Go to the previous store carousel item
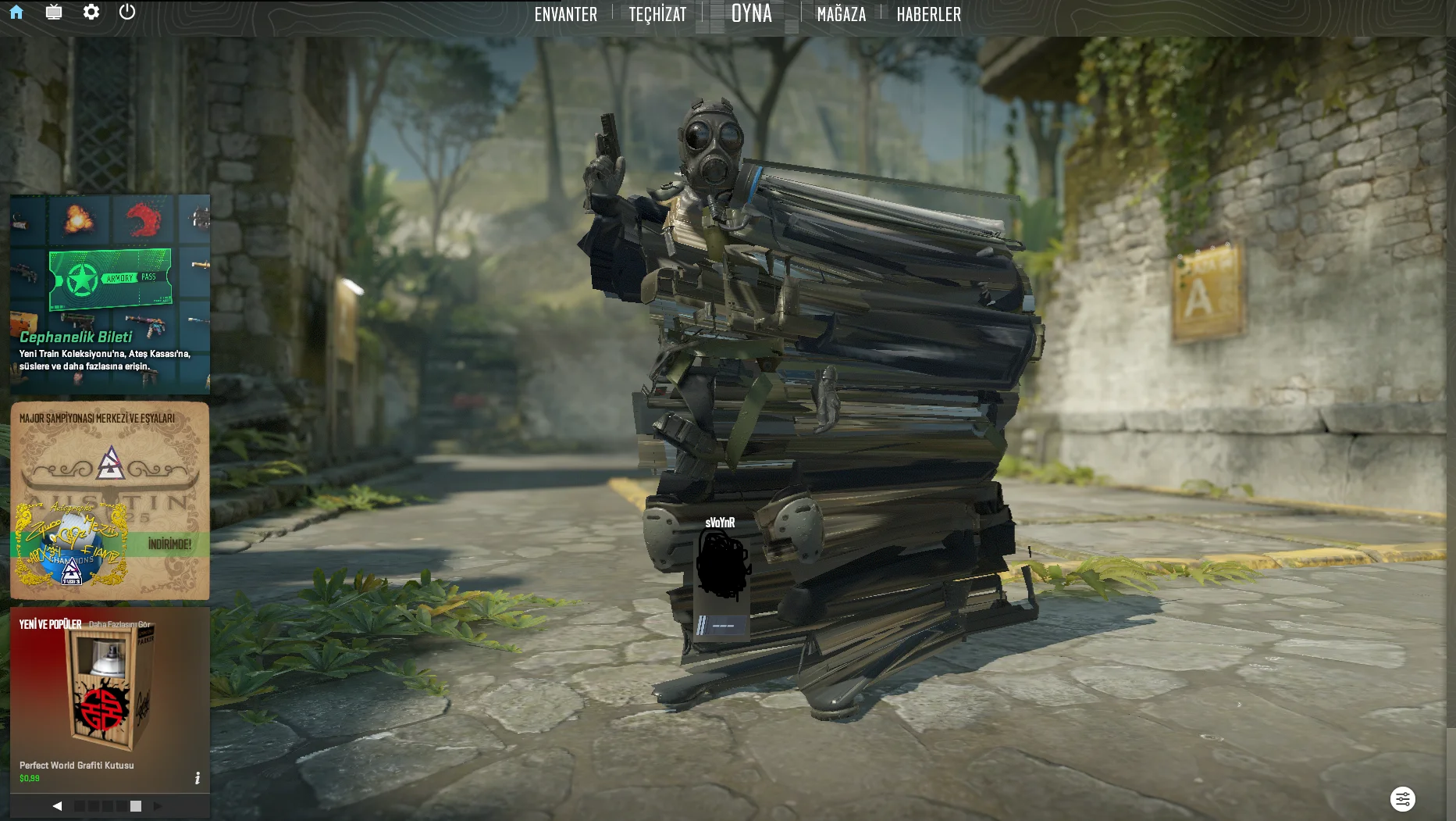 pos(57,806)
